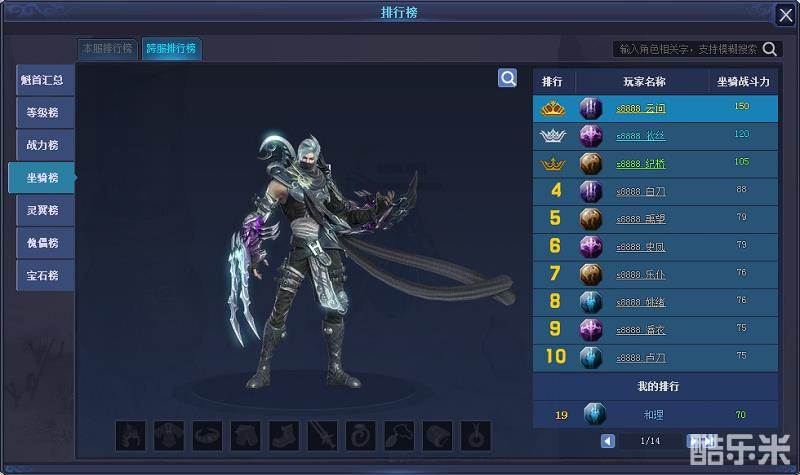Screen dimensions: 800x475
Task: Close the 排行榜 ranking window
Action: (x=785, y=15)
